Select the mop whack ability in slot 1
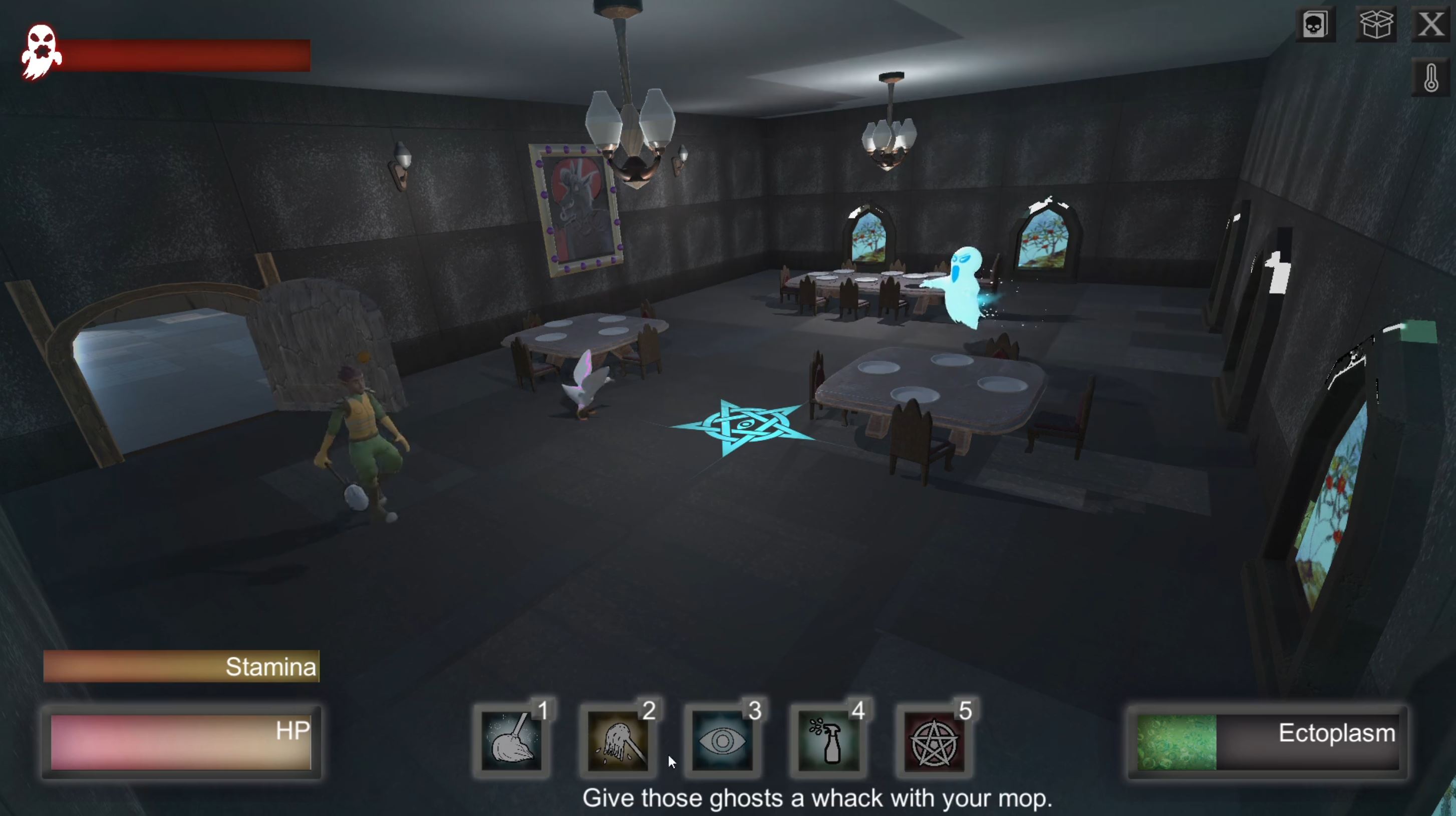The height and width of the screenshot is (816, 1456). pos(512,741)
